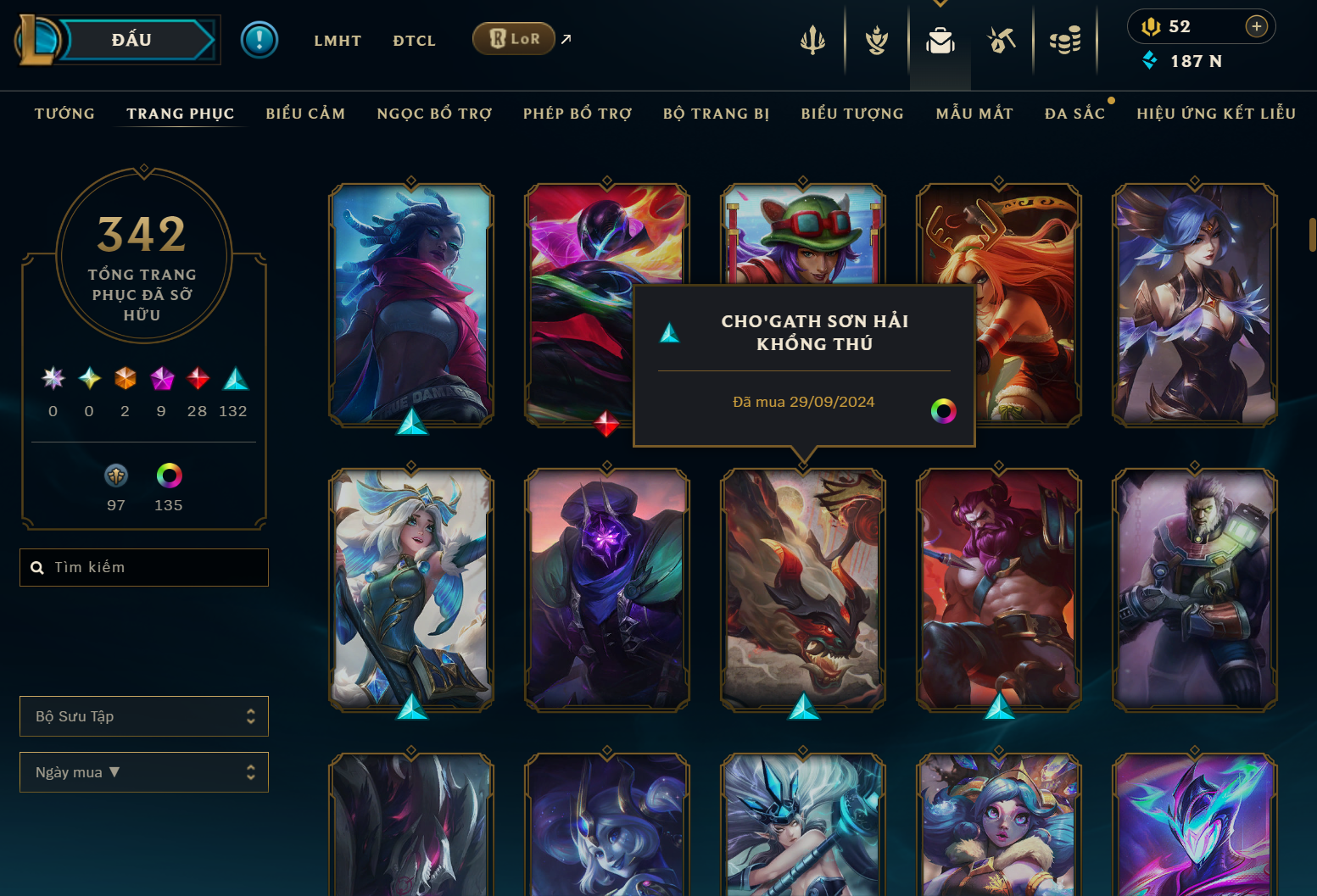Click the League of Legends logo

point(37,39)
